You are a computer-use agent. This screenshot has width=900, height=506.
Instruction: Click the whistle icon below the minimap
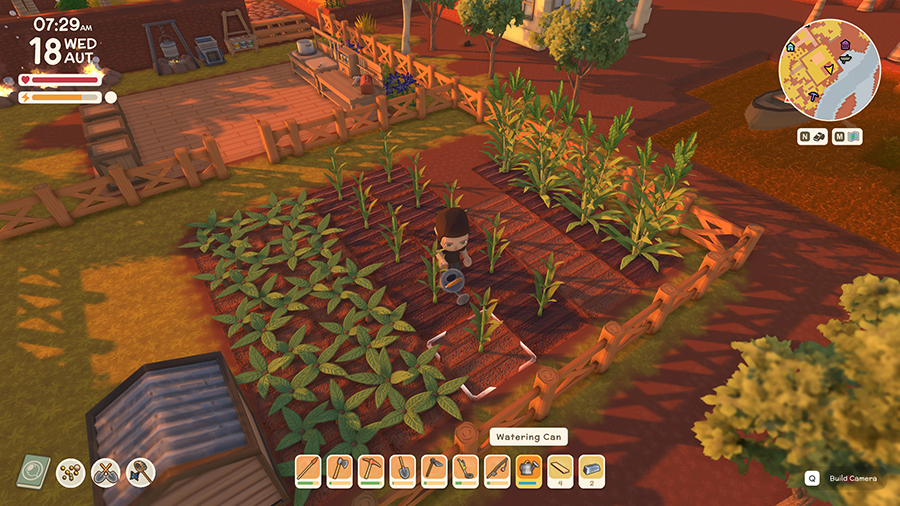[x=819, y=137]
